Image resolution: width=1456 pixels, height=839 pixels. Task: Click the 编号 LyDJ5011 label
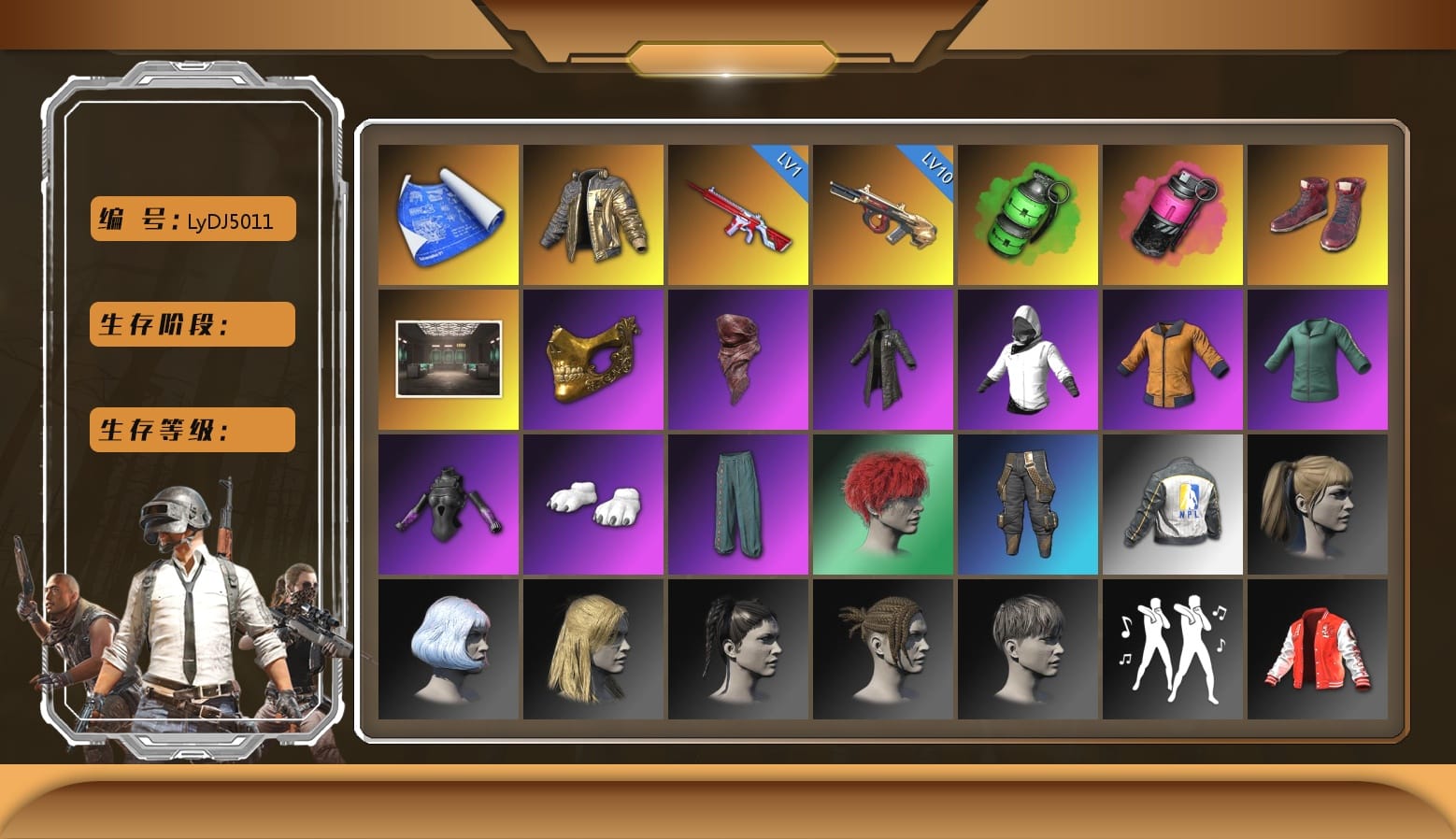click(x=191, y=220)
